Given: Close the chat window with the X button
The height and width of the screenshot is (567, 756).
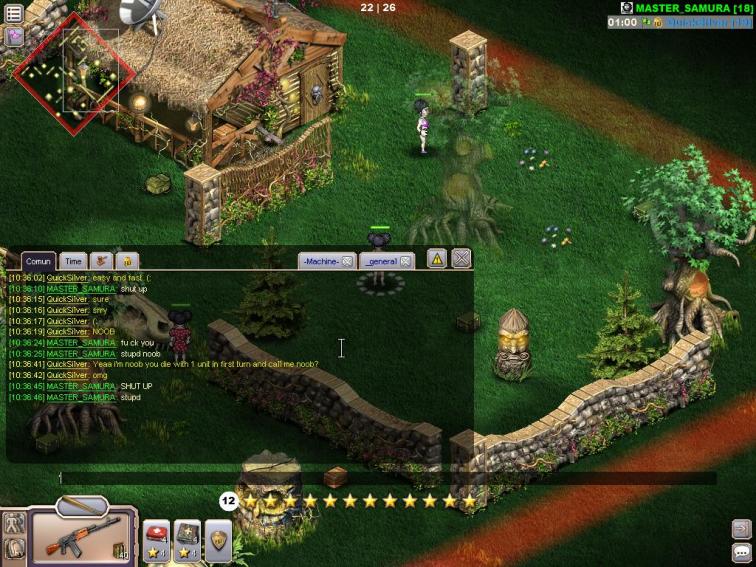Looking at the screenshot, I should pyautogui.click(x=461, y=259).
